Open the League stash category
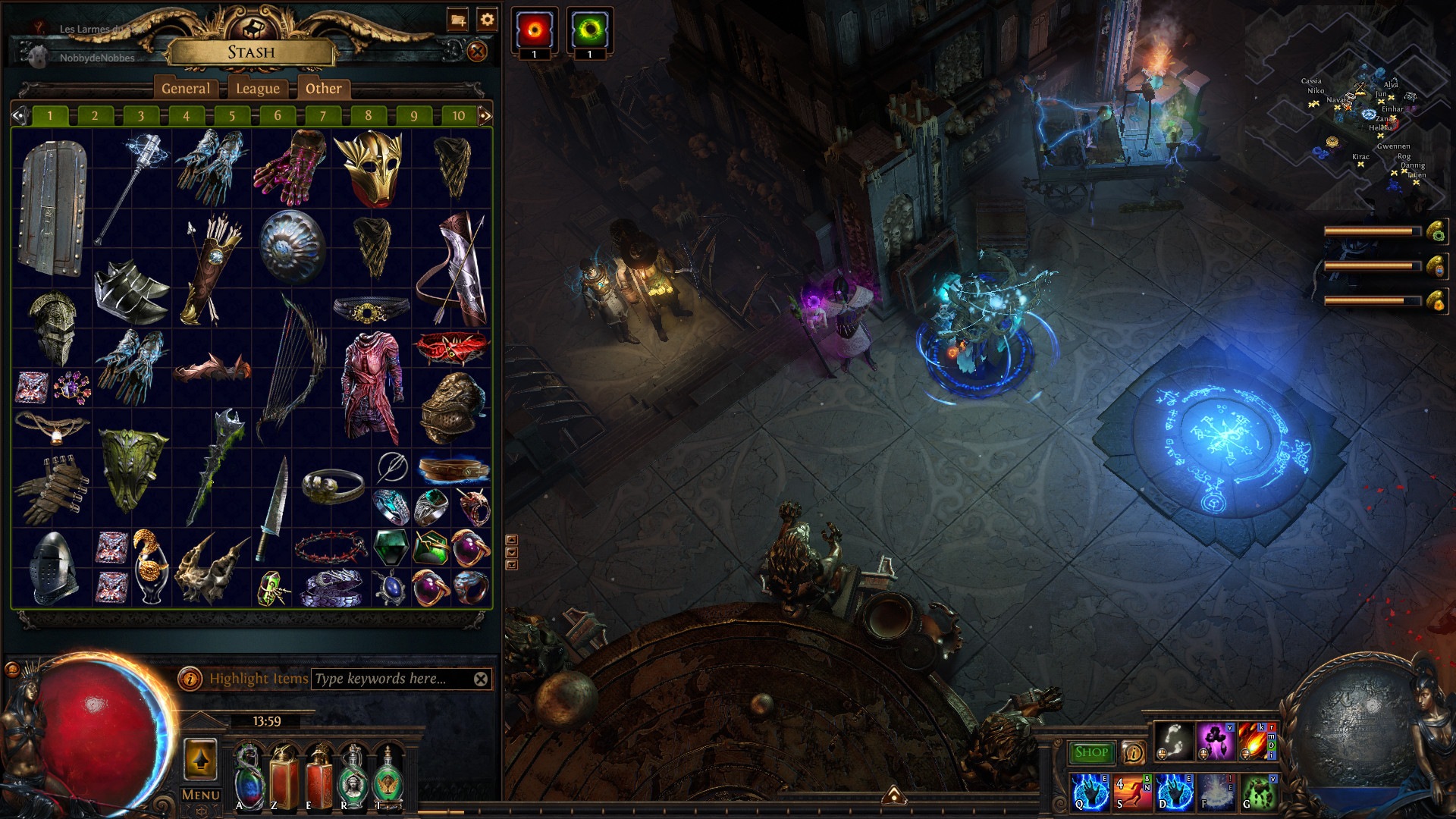 coord(258,89)
